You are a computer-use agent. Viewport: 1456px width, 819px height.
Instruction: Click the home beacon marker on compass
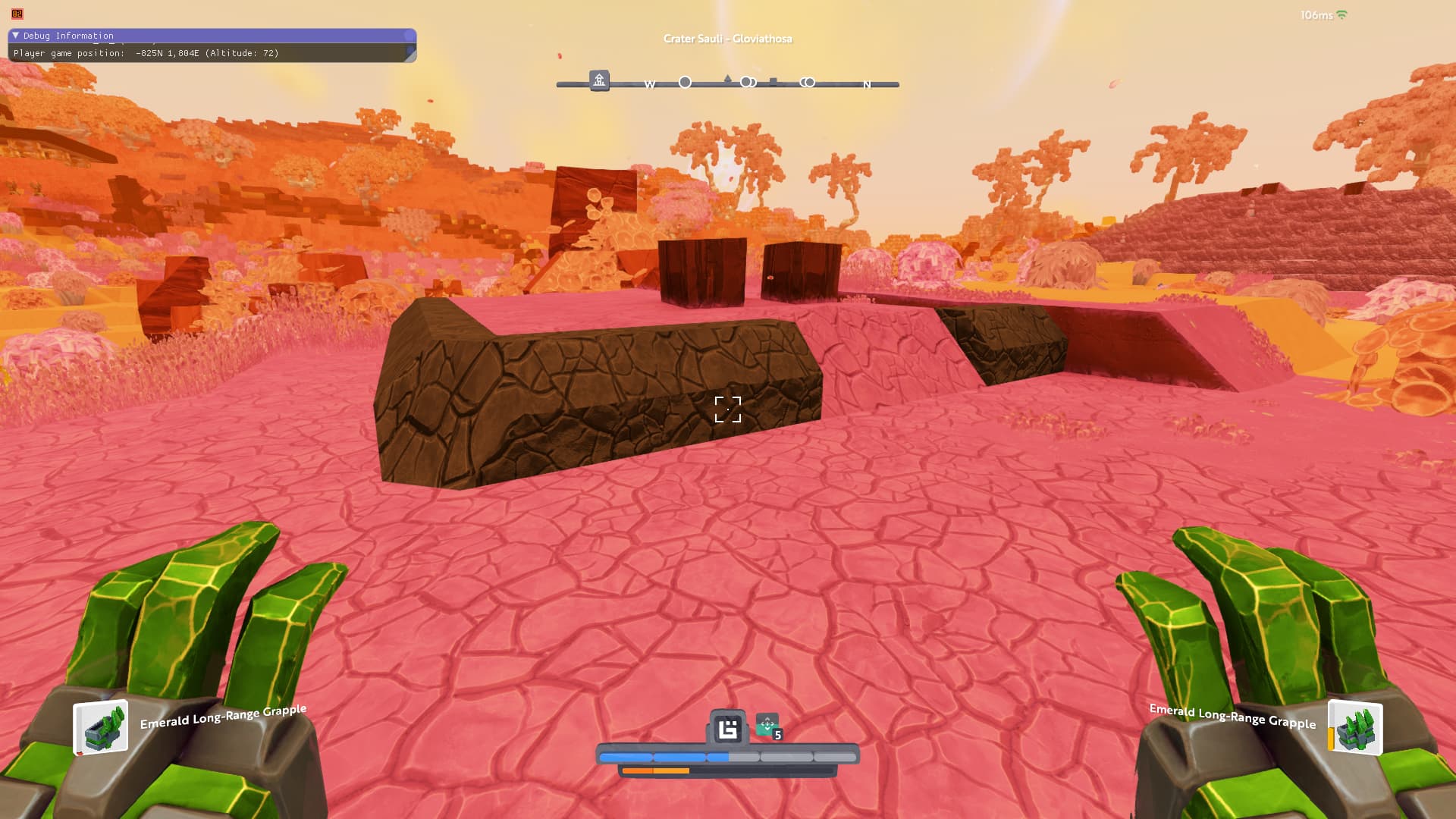599,80
